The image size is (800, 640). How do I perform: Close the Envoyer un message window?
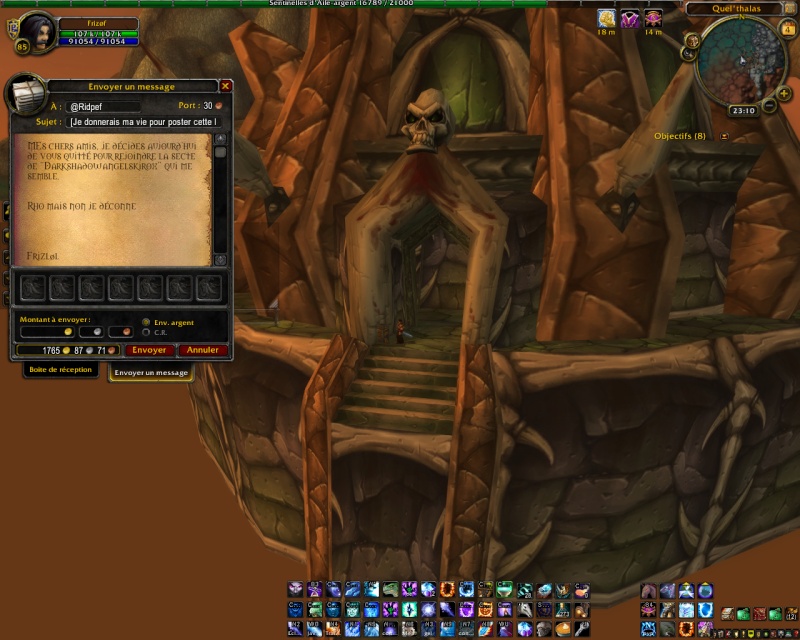pyautogui.click(x=225, y=86)
